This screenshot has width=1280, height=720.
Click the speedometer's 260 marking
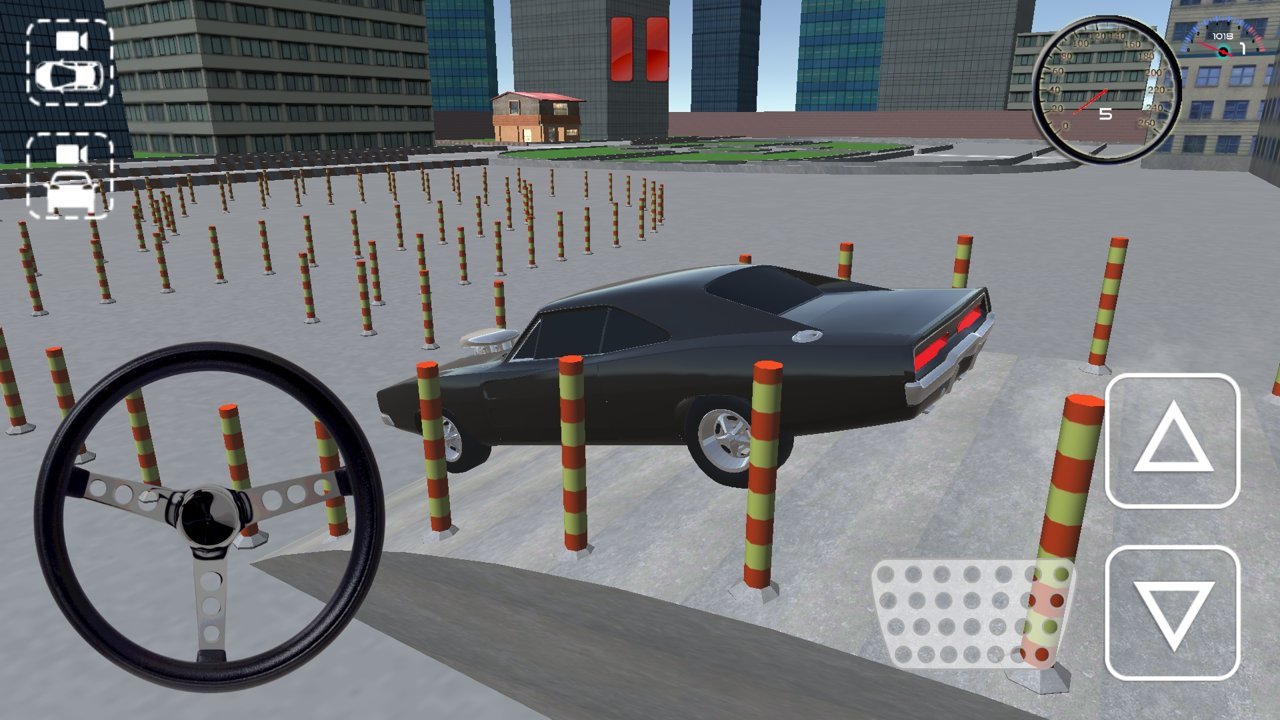[1147, 122]
